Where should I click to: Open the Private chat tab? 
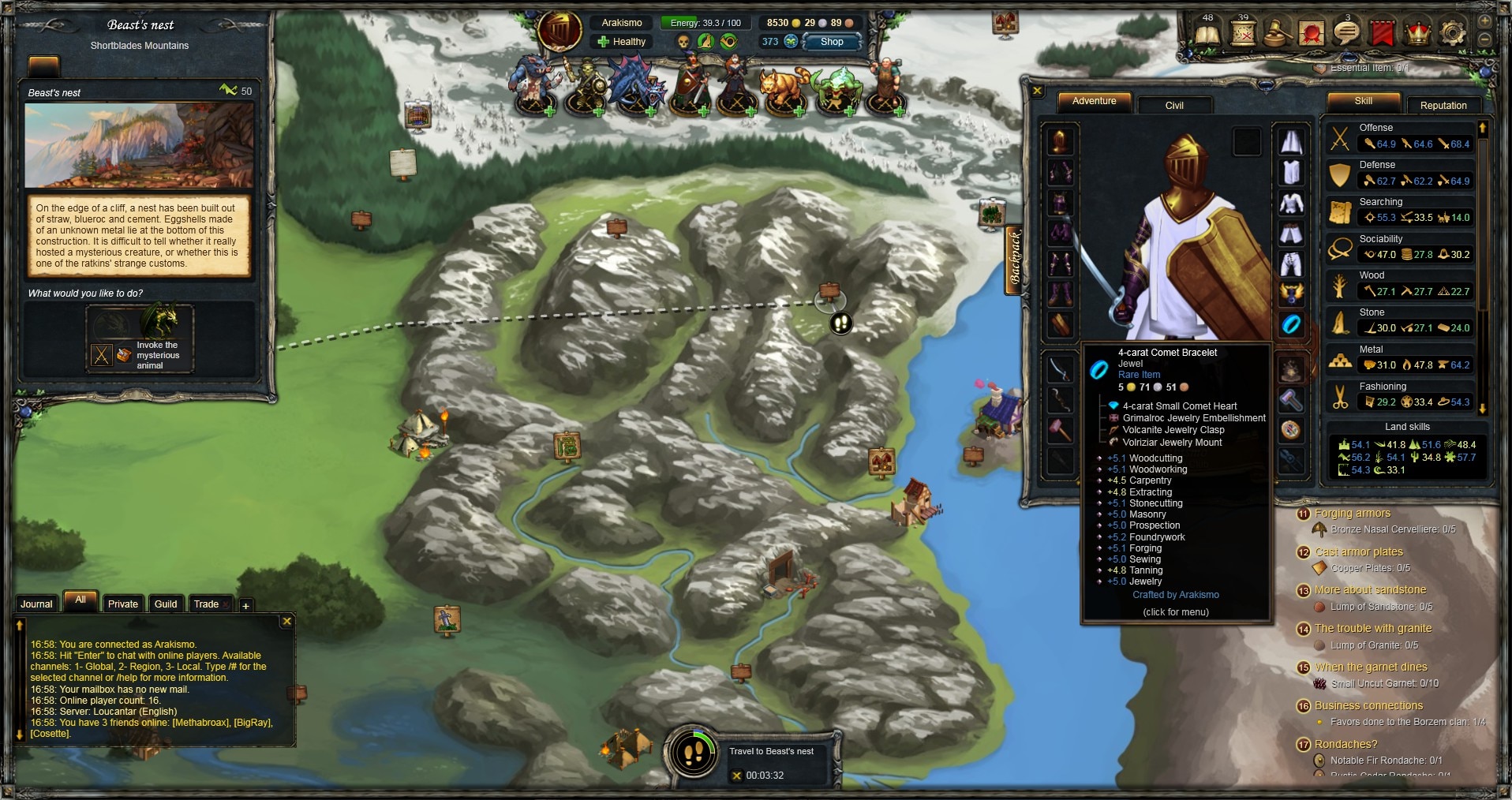click(x=122, y=604)
